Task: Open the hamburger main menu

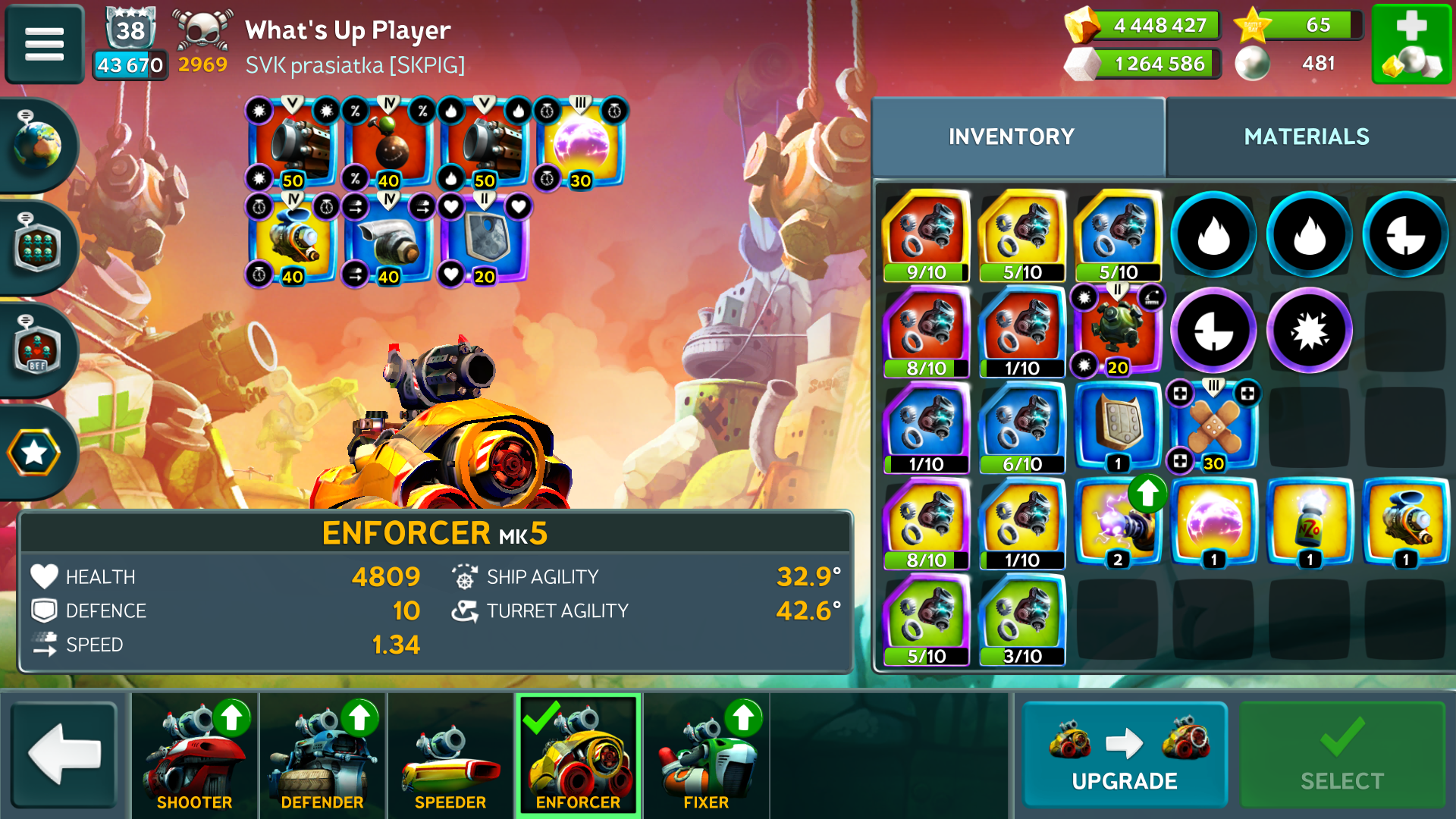Action: (44, 44)
